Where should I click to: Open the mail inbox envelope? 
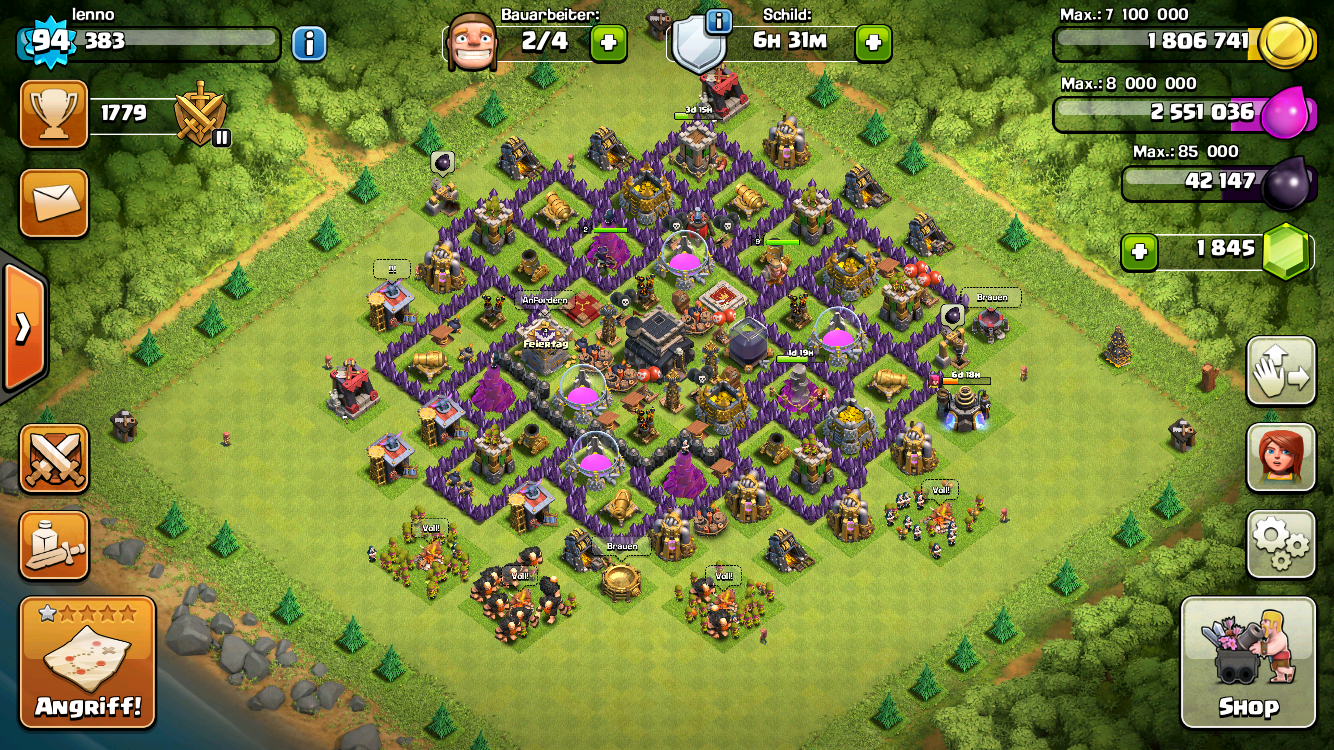pyautogui.click(x=55, y=203)
